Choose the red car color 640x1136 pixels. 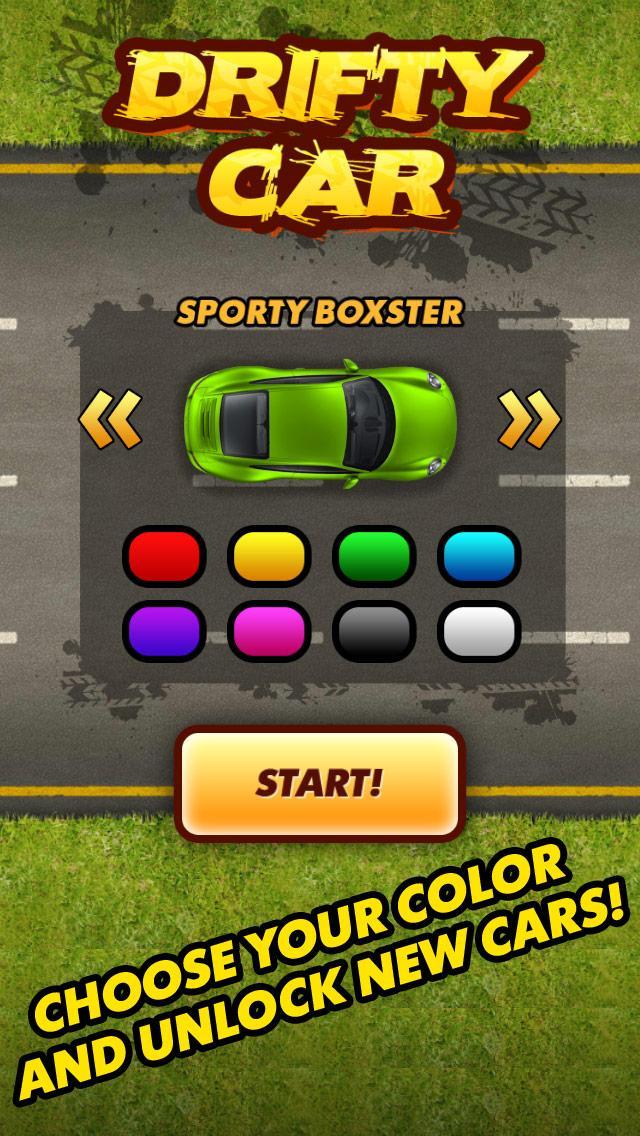point(164,556)
